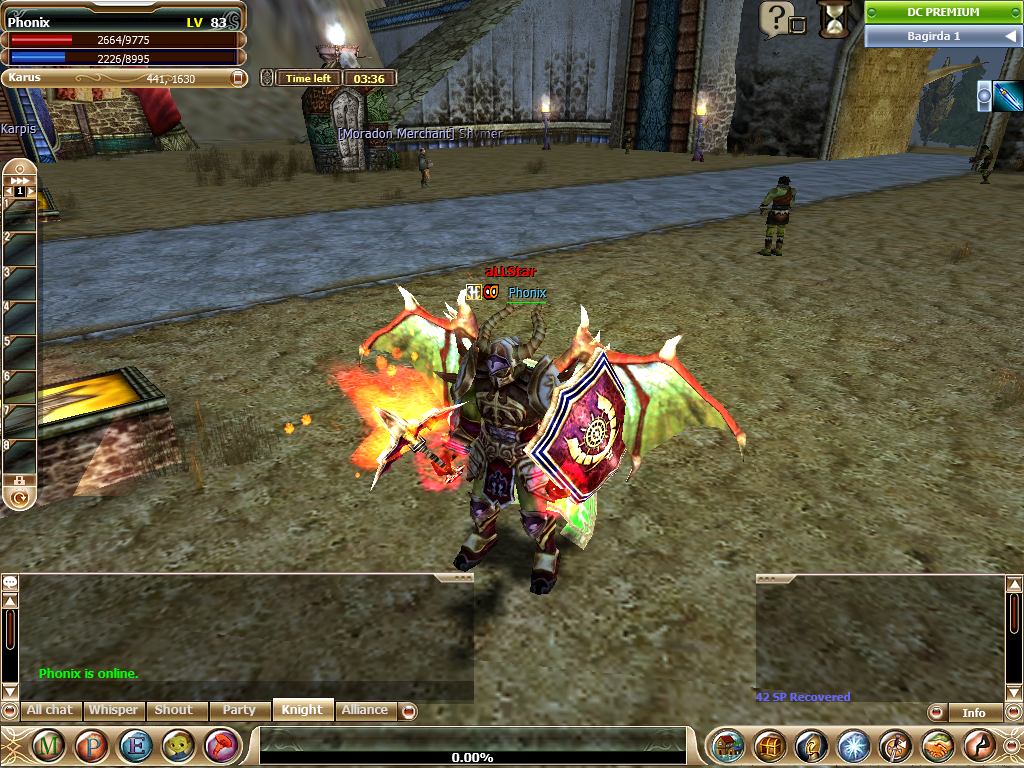Viewport: 1024px width, 768px height.
Task: Click the green M round button
Action: click(x=50, y=746)
